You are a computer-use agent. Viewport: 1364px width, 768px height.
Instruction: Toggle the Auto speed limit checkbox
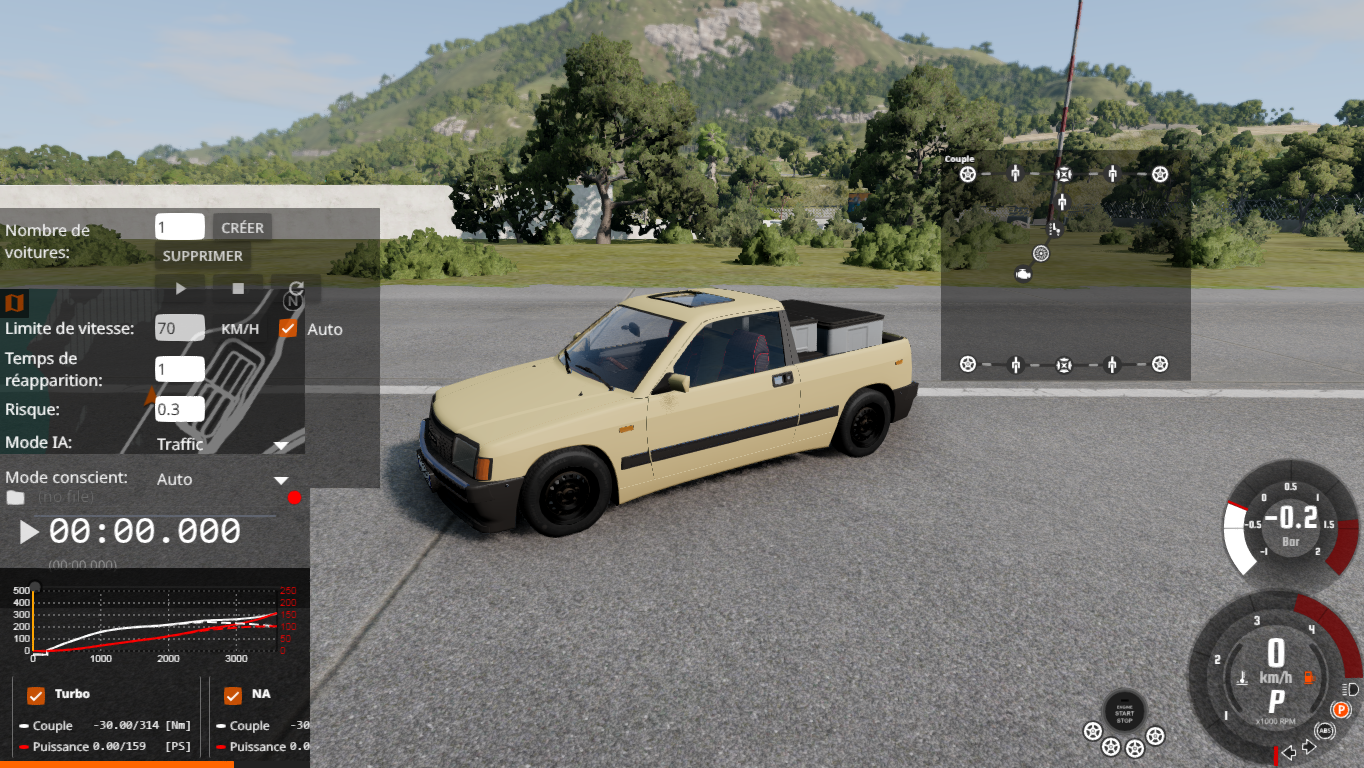point(288,328)
